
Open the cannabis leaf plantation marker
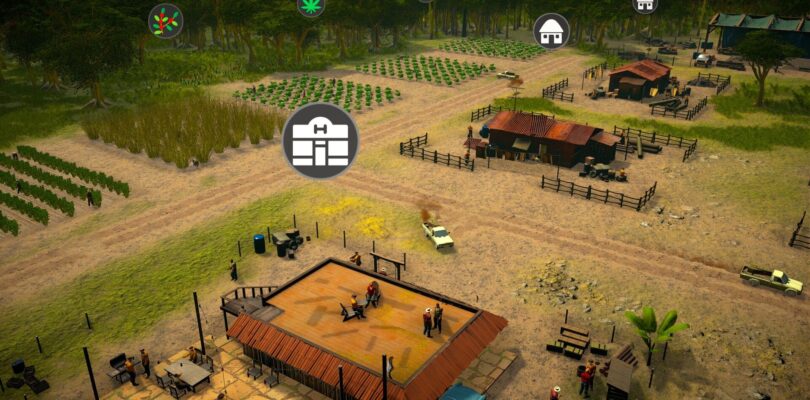pyautogui.click(x=311, y=5)
